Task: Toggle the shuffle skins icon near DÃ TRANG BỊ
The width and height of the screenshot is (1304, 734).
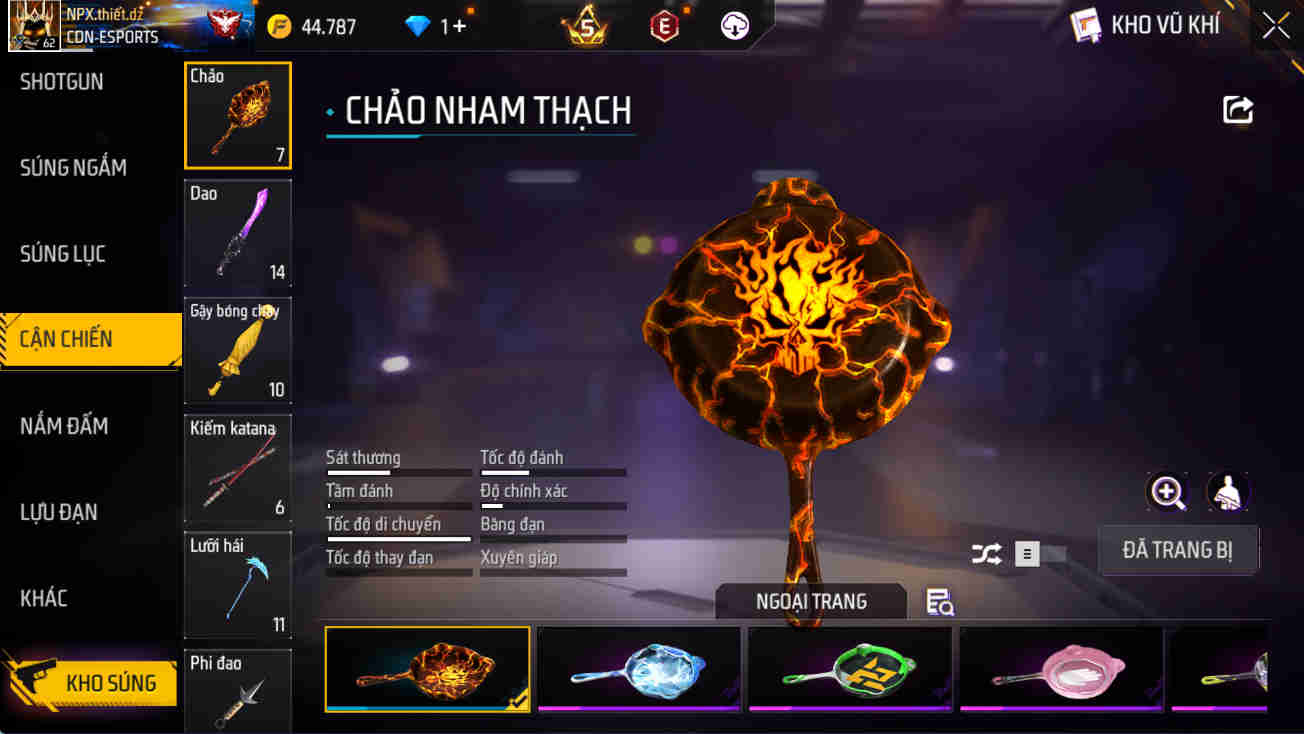Action: [987, 553]
